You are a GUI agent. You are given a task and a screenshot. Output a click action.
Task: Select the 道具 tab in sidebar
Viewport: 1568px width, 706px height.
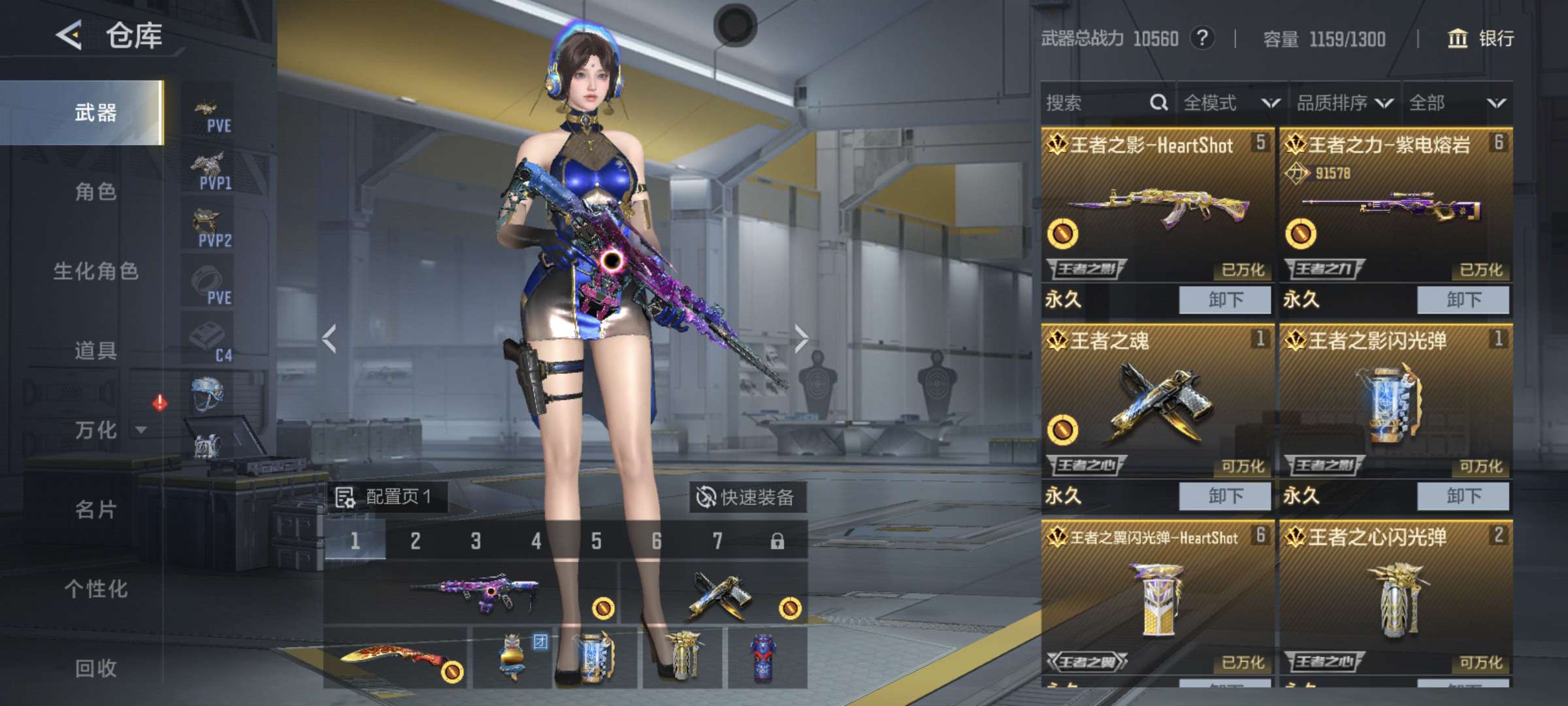pyautogui.click(x=95, y=351)
